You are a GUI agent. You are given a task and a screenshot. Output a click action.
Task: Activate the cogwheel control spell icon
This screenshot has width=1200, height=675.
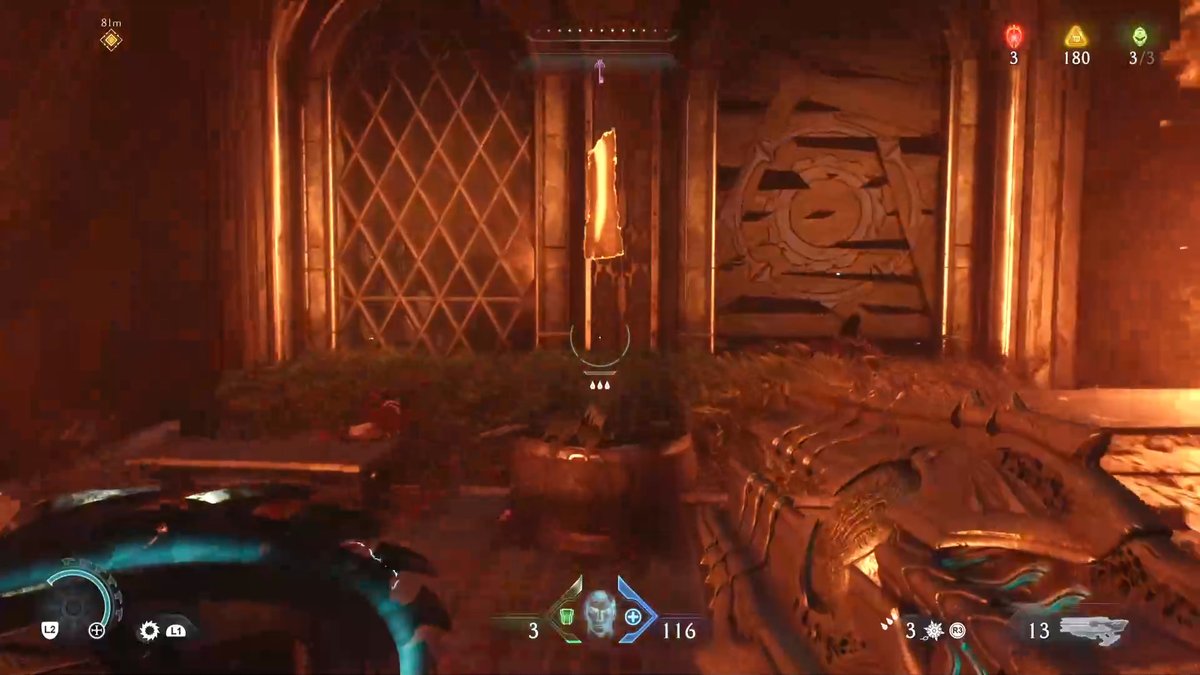(150, 630)
